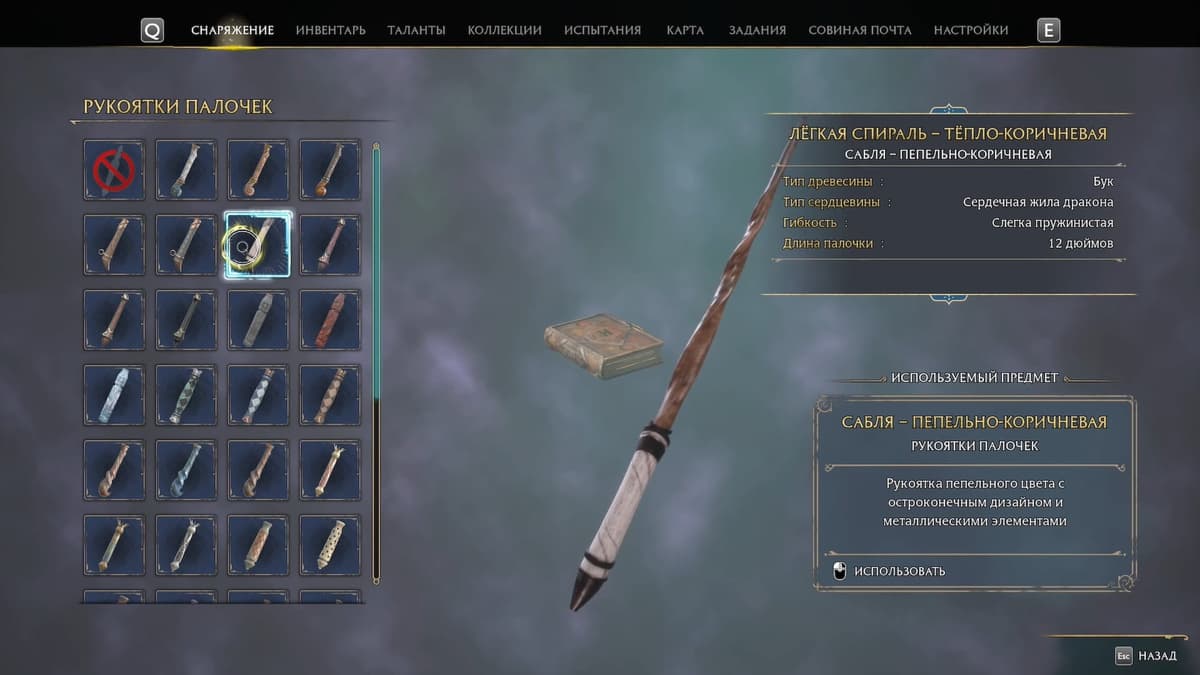The image size is (1200, 675).
Task: Switch to the Задания tab
Action: (757, 30)
